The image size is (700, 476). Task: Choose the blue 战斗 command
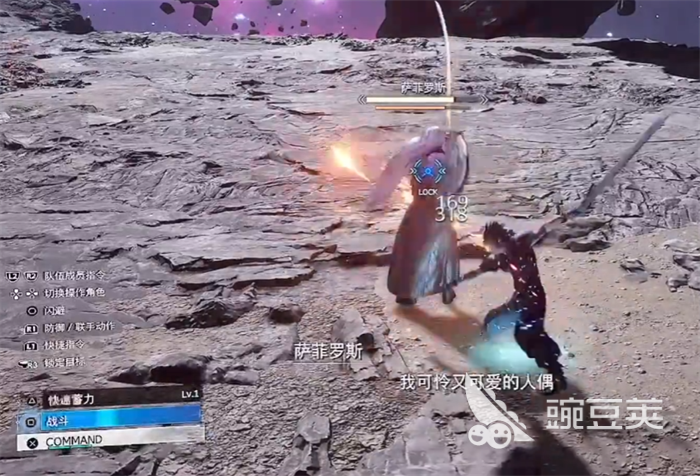(110, 419)
